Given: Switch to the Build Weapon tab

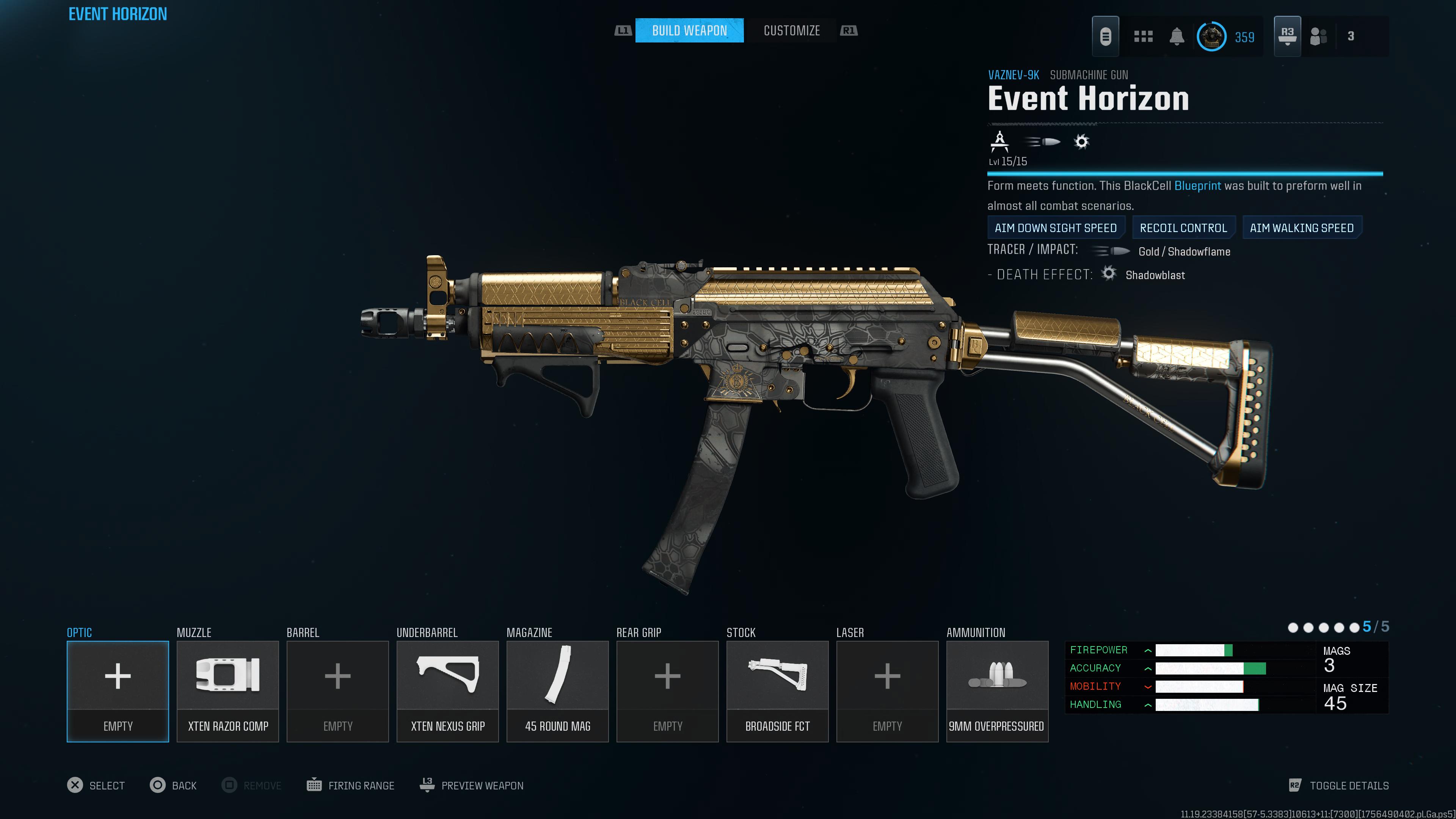Looking at the screenshot, I should 689,30.
